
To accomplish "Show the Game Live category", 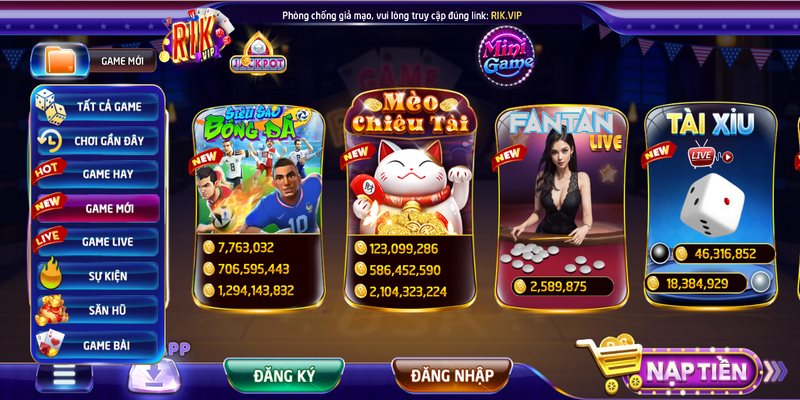I will [97, 241].
